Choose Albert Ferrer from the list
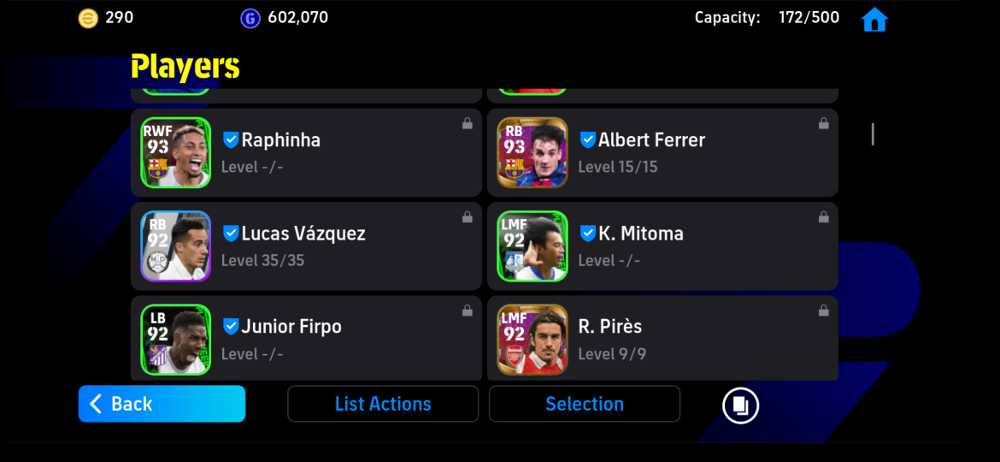The height and width of the screenshot is (462, 1000). pyautogui.click(x=662, y=153)
